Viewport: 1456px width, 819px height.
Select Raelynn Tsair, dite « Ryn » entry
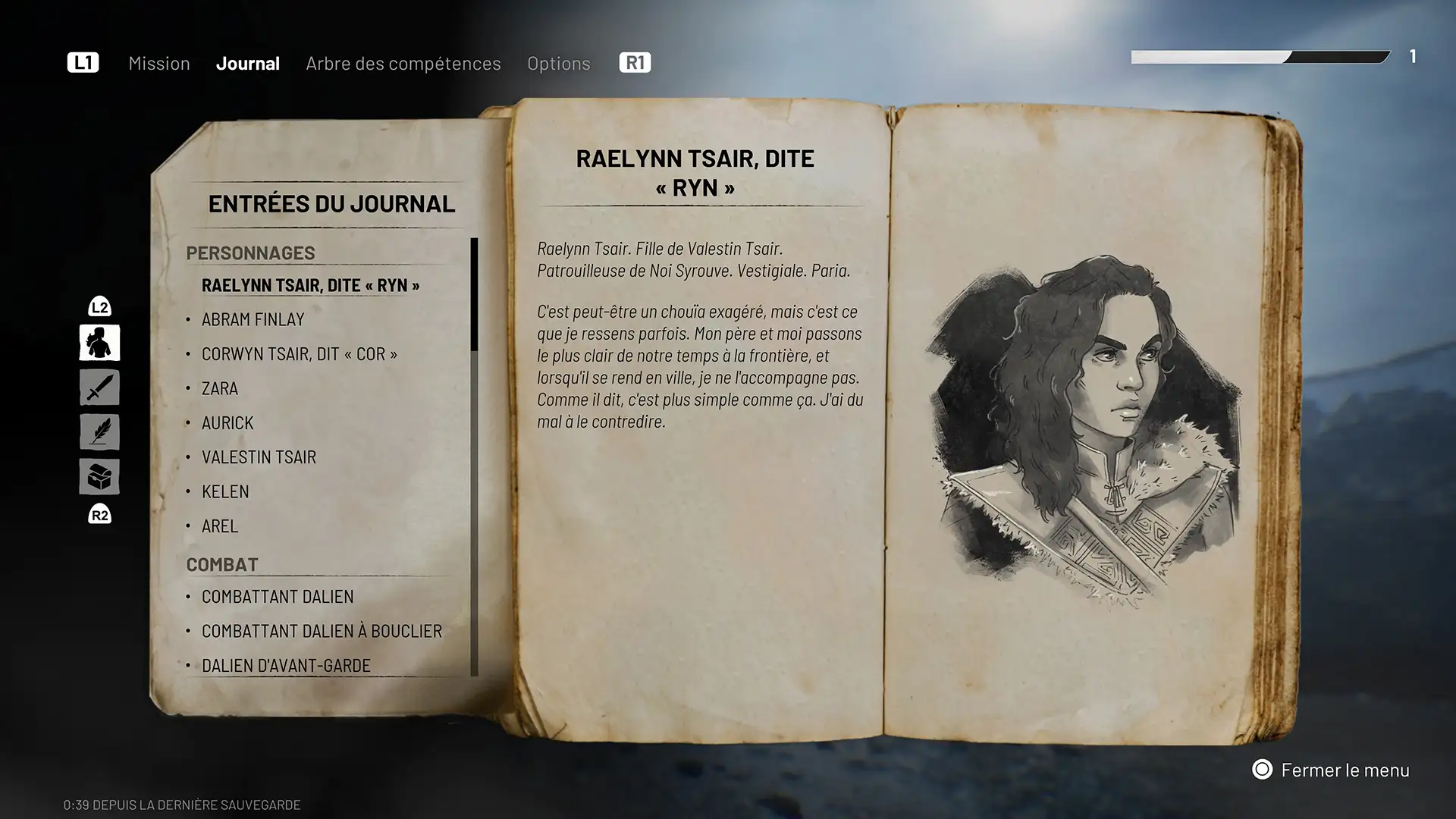pos(310,286)
